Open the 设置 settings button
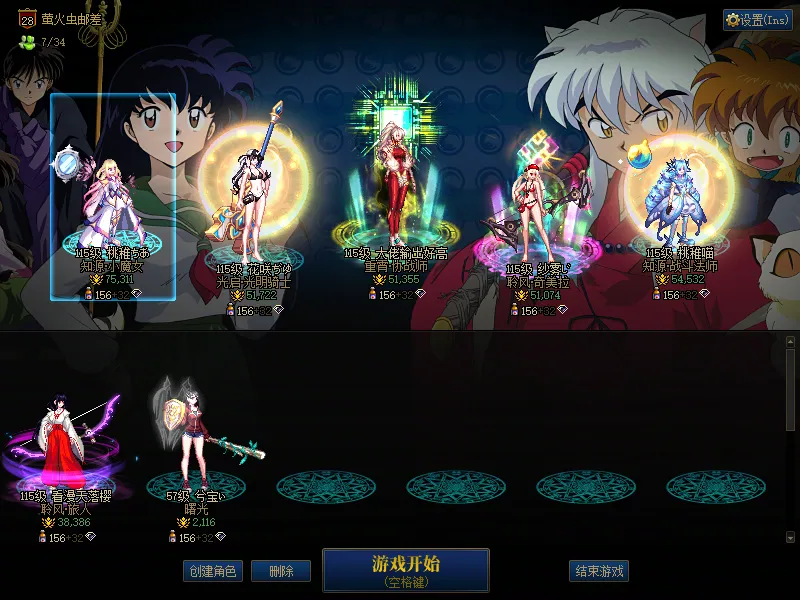The height and width of the screenshot is (600, 800). (757, 20)
